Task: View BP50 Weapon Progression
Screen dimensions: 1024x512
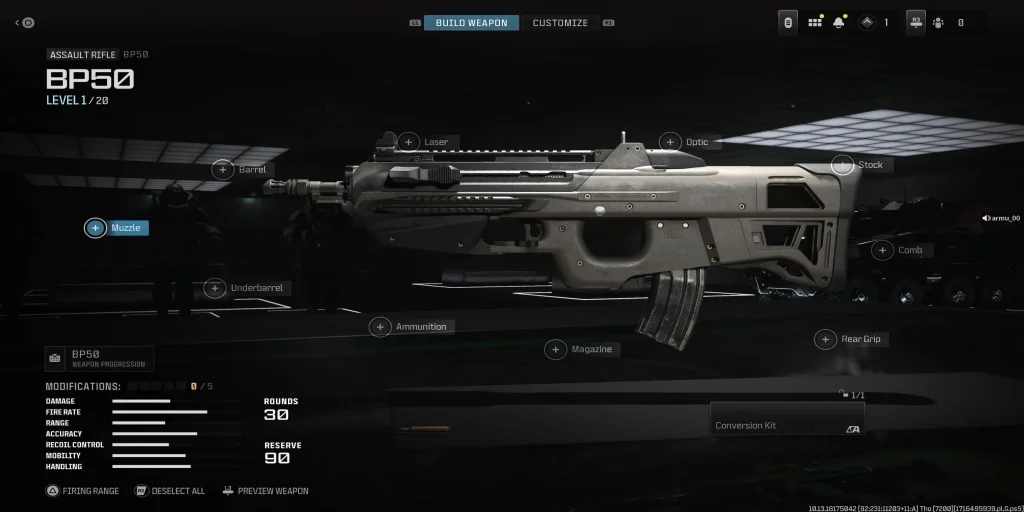Action: pyautogui.click(x=99, y=359)
